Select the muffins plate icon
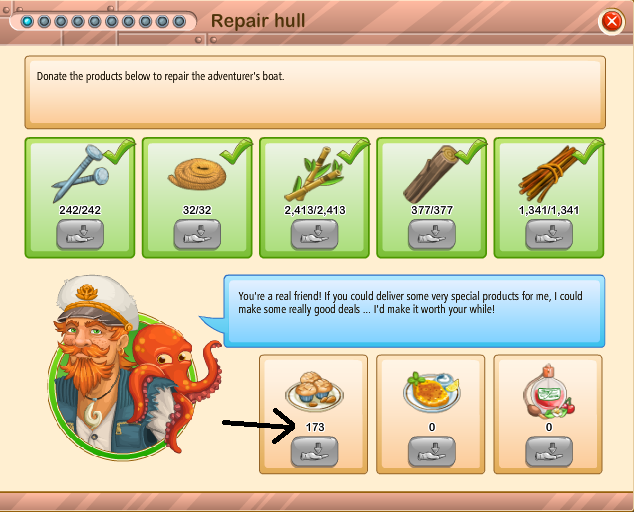634x512 pixels. click(x=315, y=392)
